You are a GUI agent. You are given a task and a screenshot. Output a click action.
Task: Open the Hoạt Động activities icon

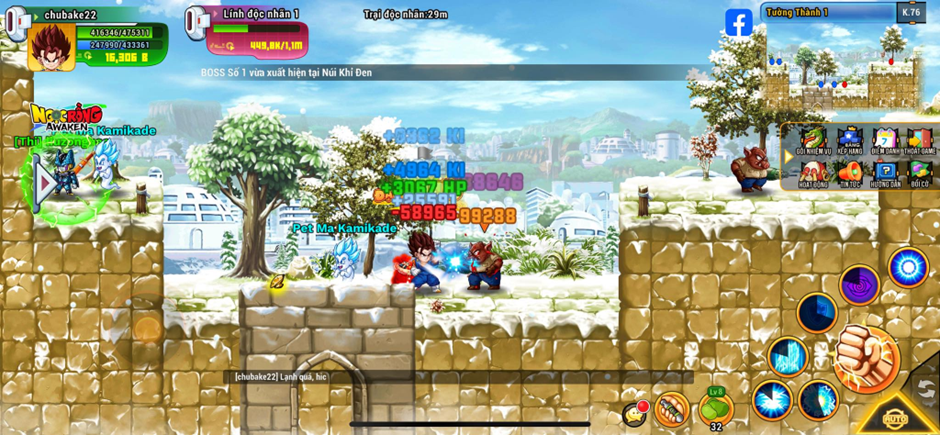click(812, 174)
